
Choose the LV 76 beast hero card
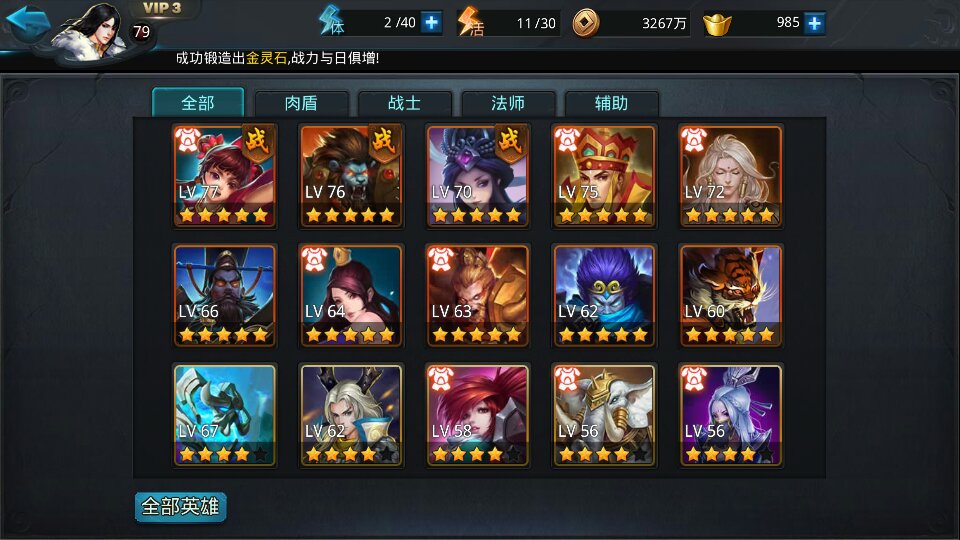(x=351, y=176)
